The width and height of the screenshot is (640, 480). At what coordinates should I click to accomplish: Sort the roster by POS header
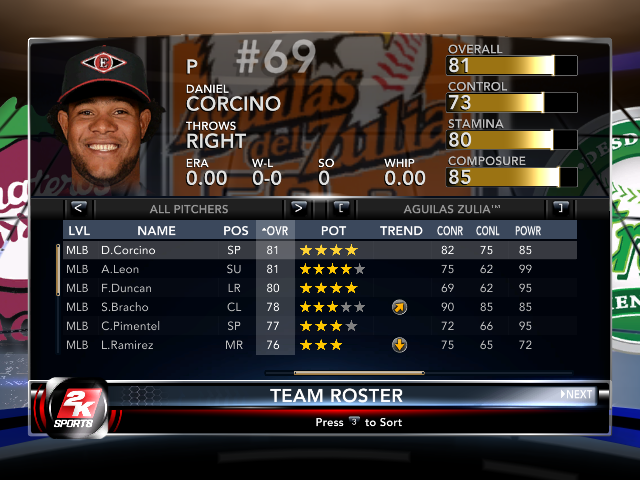point(236,231)
